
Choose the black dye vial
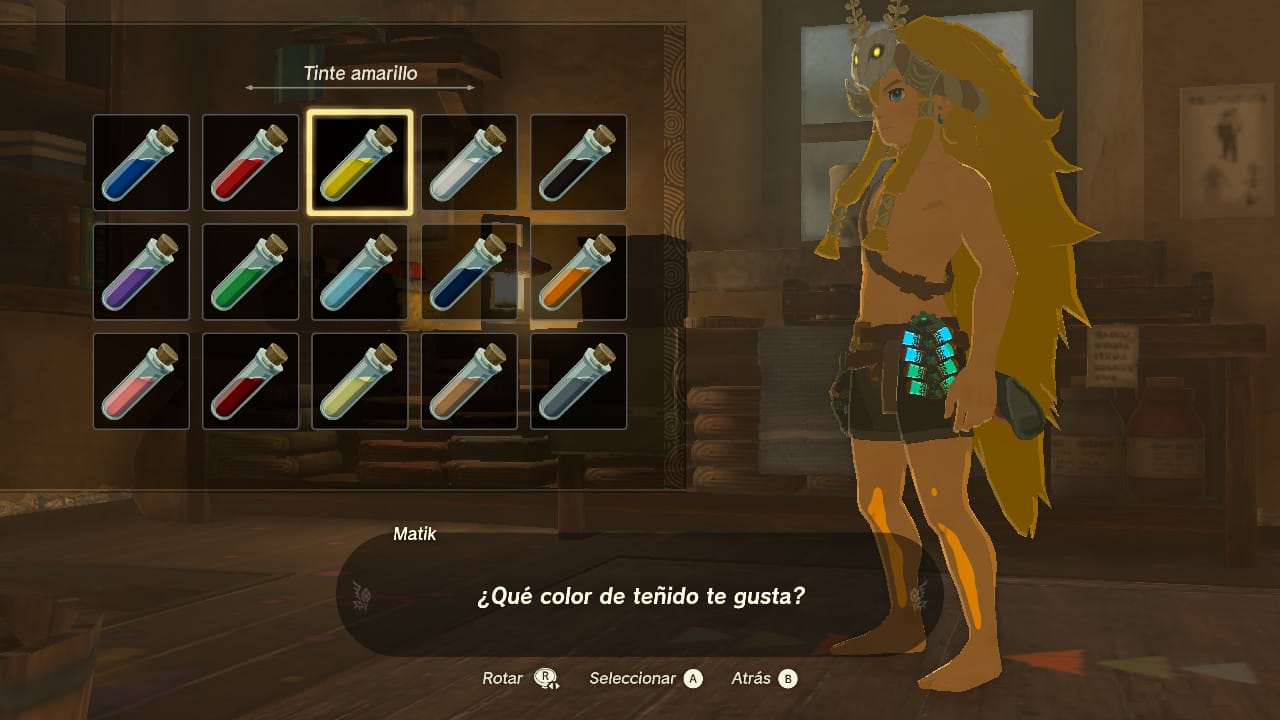tap(577, 164)
